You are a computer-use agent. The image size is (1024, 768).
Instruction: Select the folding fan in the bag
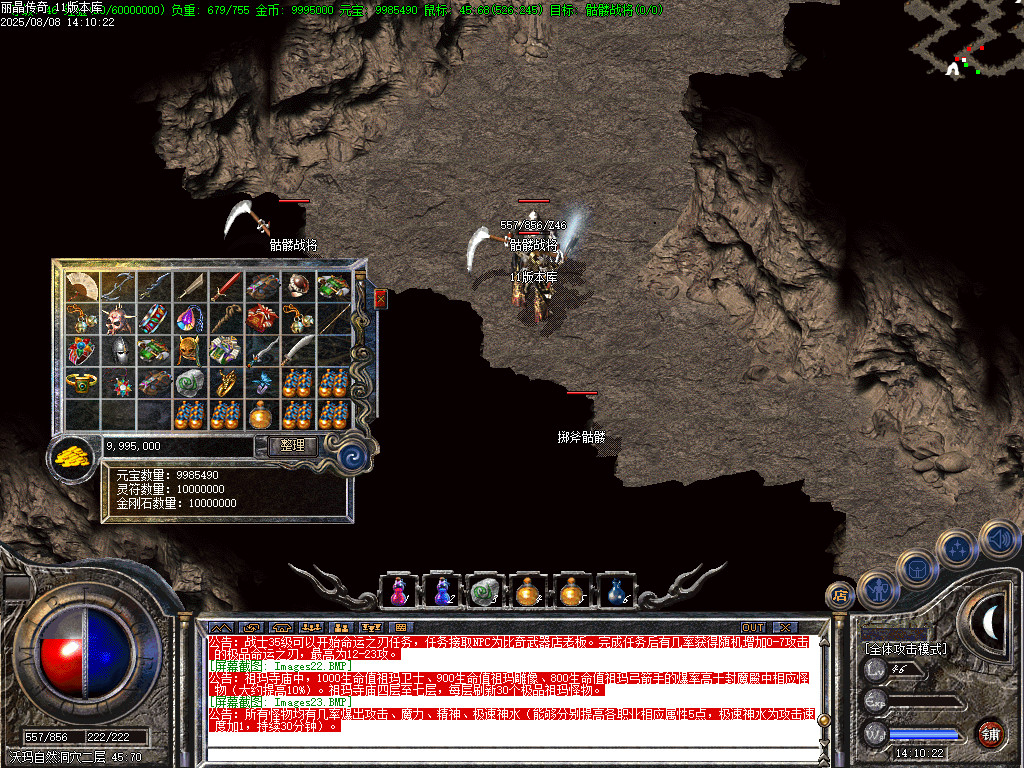pyautogui.click(x=82, y=286)
